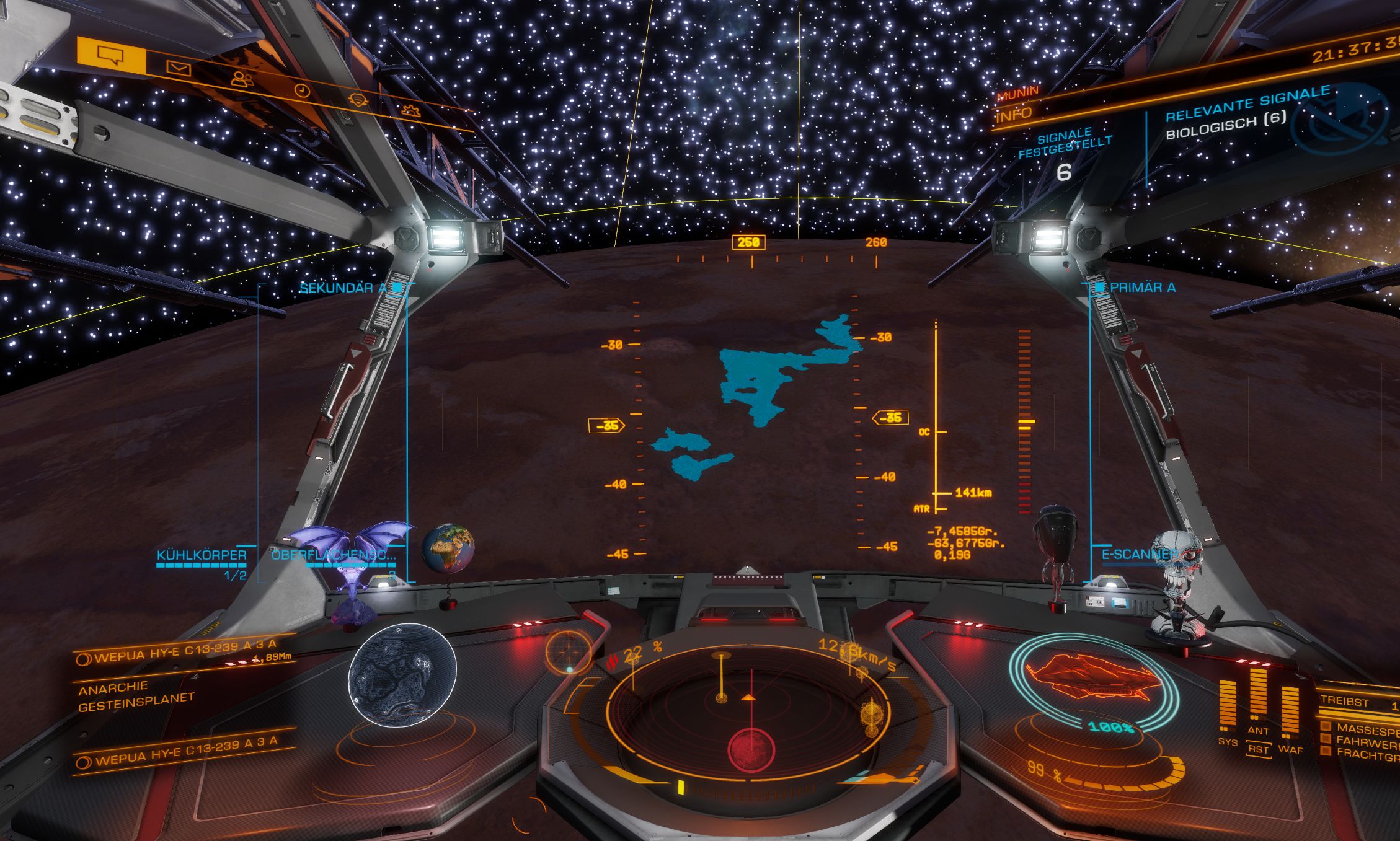Viewport: 1400px width, 841px height.
Task: Open the friends and wings tab
Action: (x=242, y=79)
